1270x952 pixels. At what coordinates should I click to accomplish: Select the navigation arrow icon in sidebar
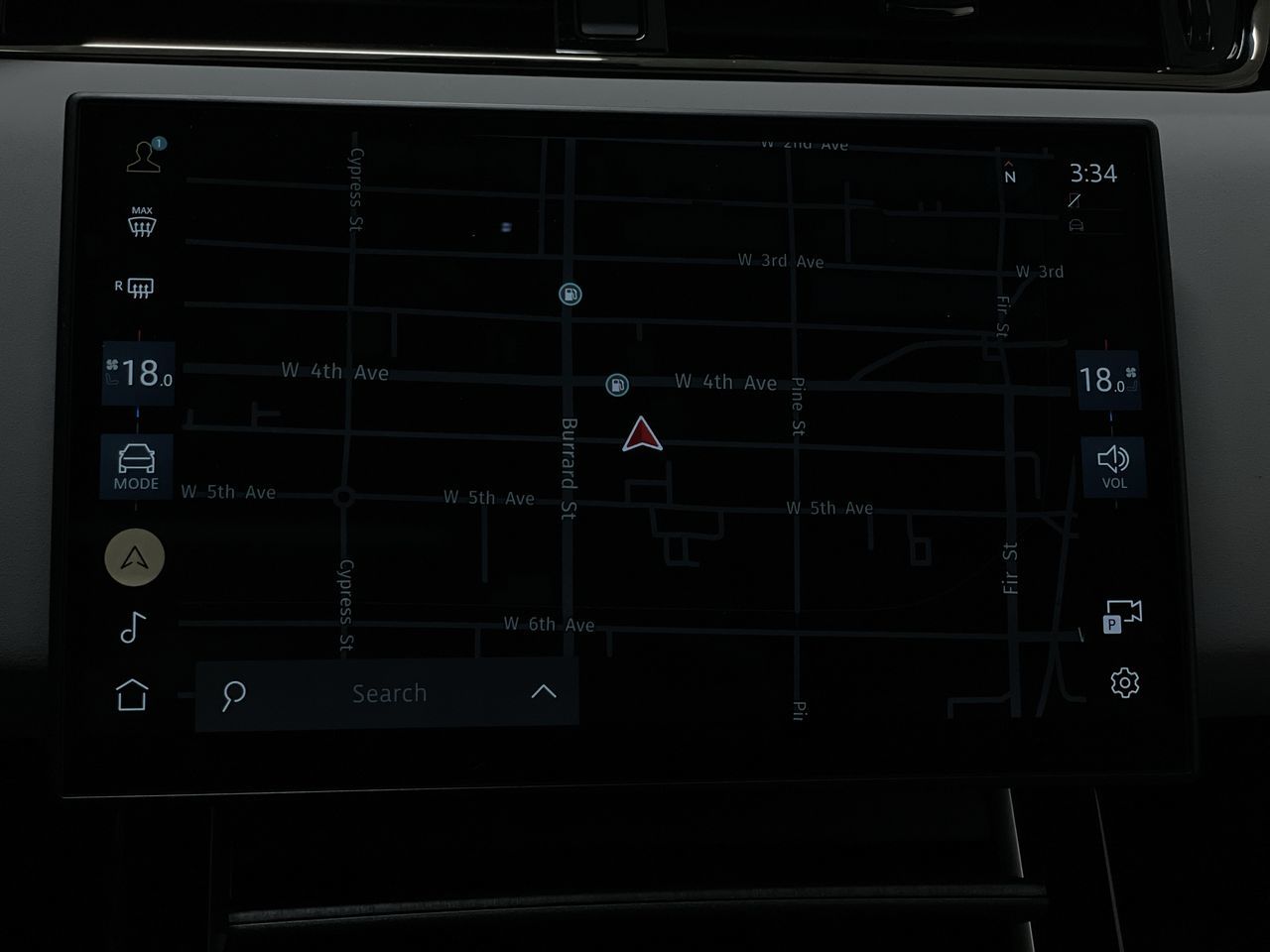pyautogui.click(x=134, y=556)
